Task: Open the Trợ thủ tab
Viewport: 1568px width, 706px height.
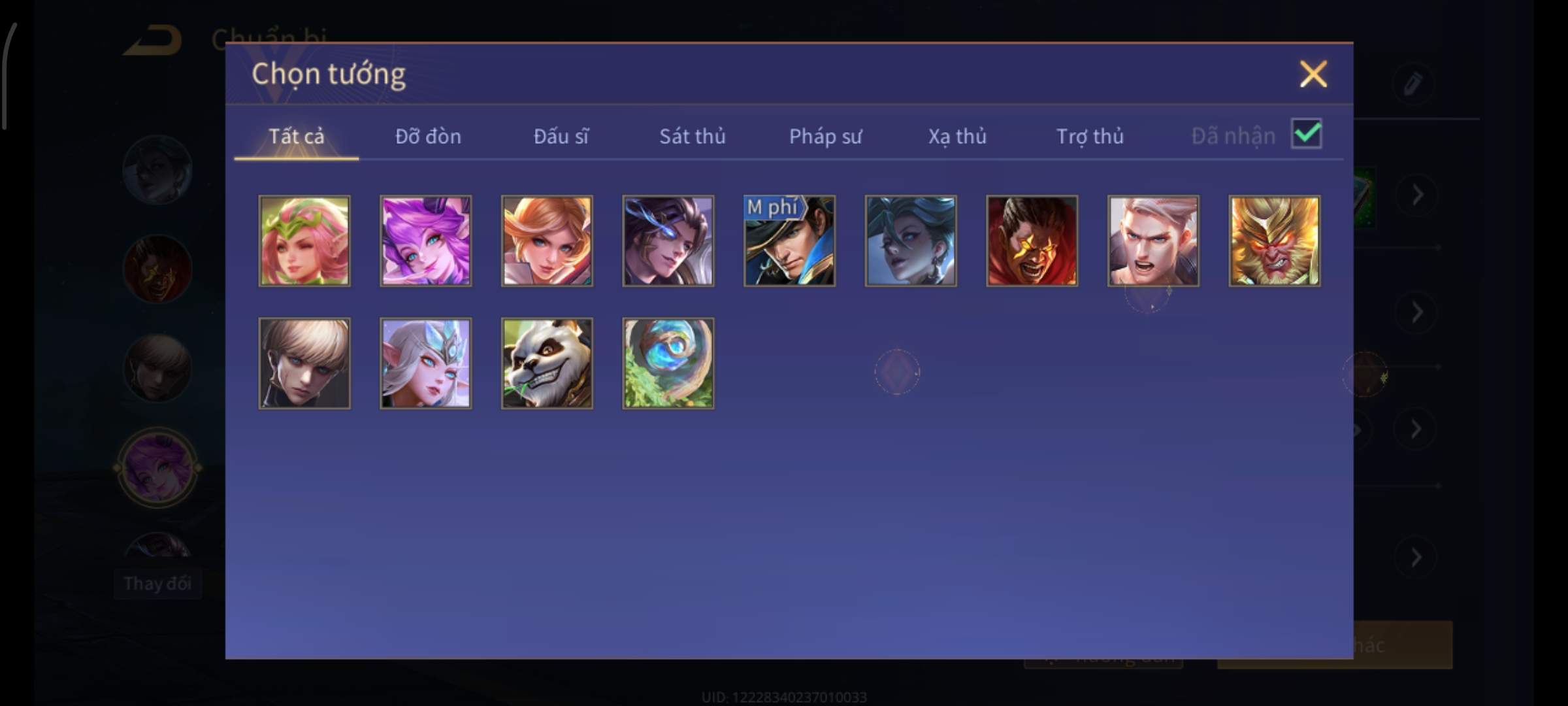Action: 1090,136
